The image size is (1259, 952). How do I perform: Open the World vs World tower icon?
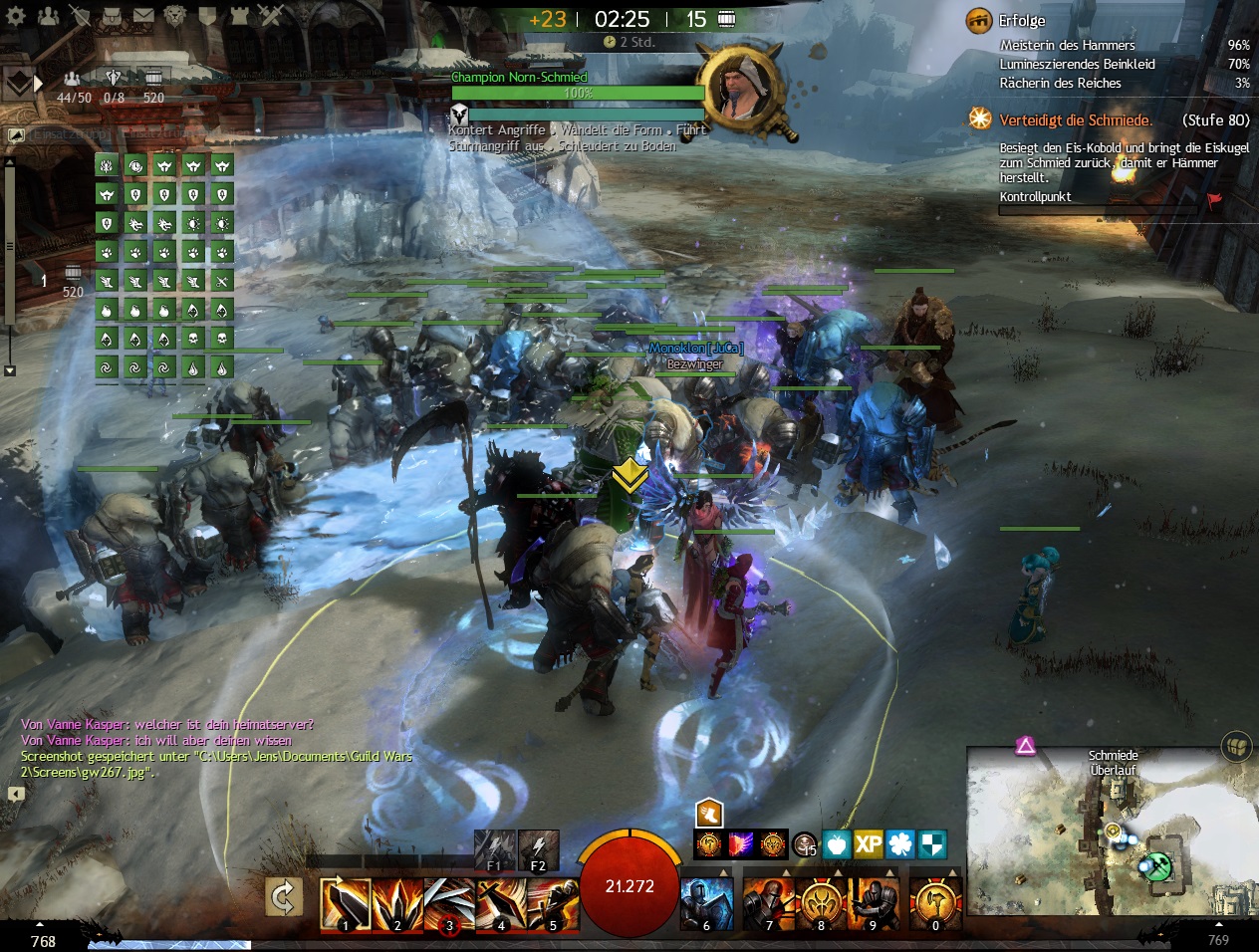pyautogui.click(x=239, y=16)
